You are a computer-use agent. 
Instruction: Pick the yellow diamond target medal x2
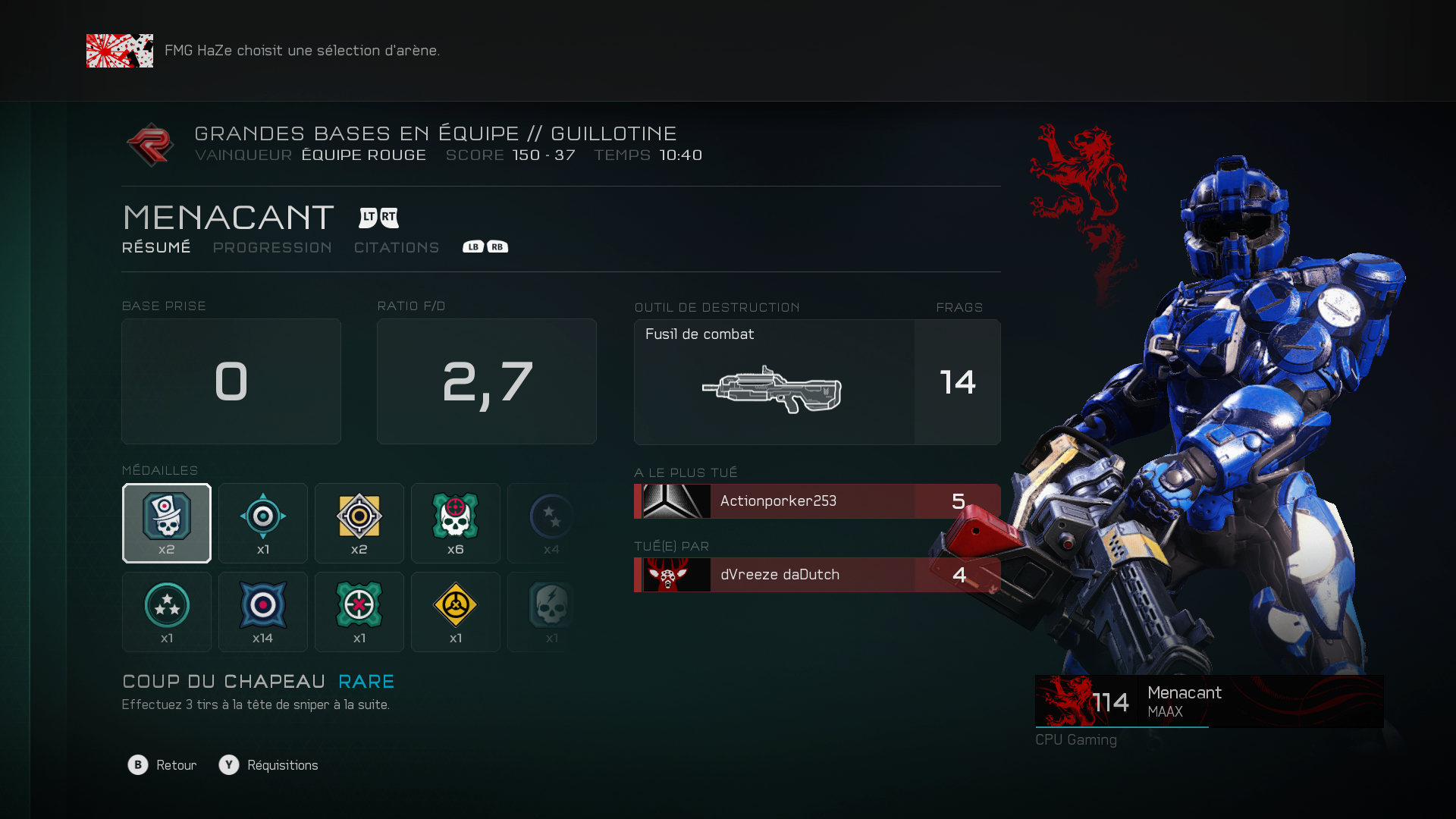(359, 523)
